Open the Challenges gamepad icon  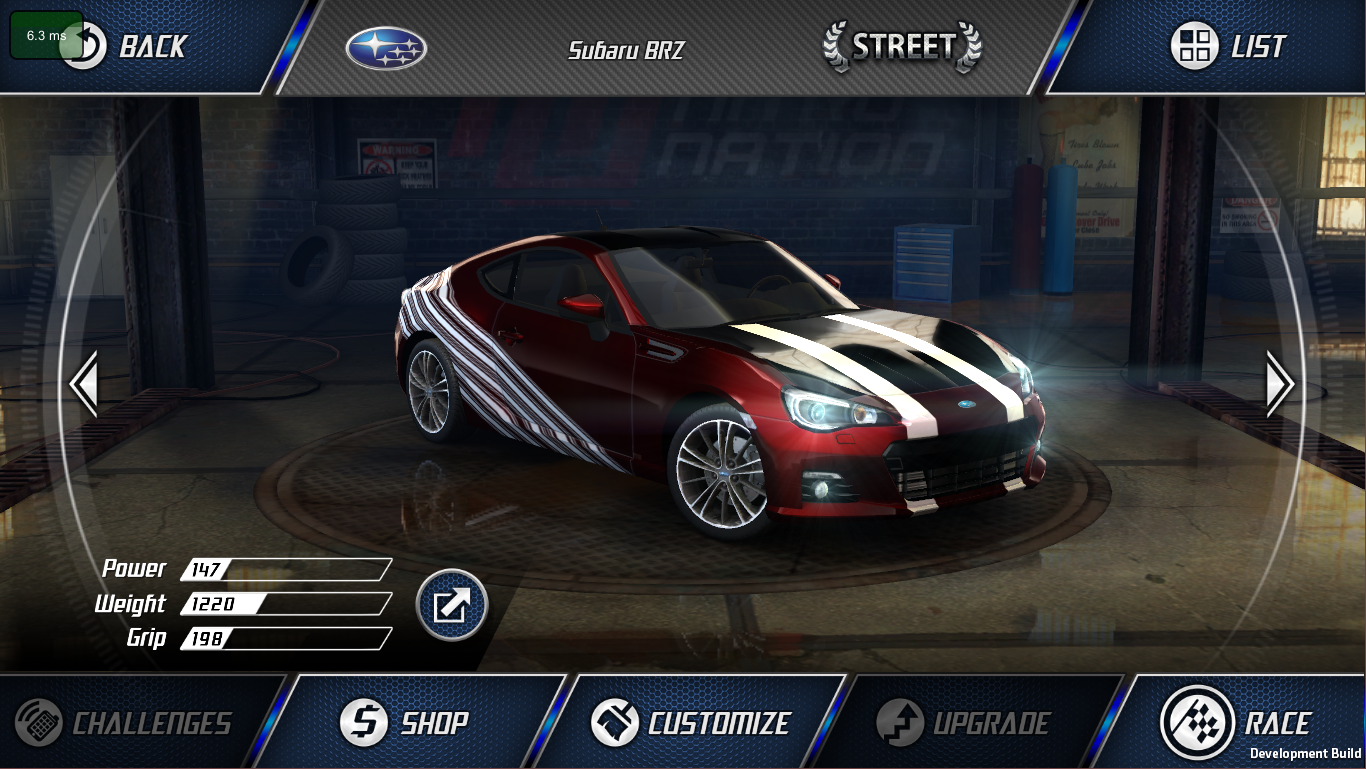(x=37, y=722)
